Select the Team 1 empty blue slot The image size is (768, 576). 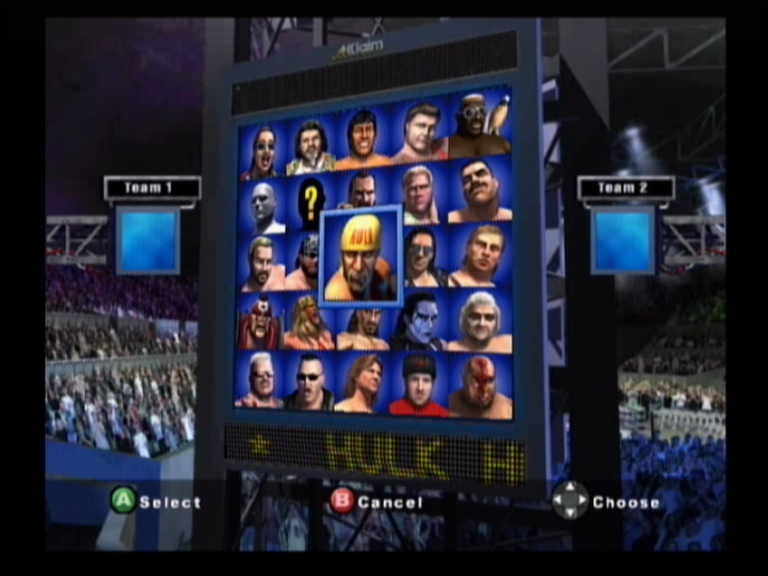148,240
